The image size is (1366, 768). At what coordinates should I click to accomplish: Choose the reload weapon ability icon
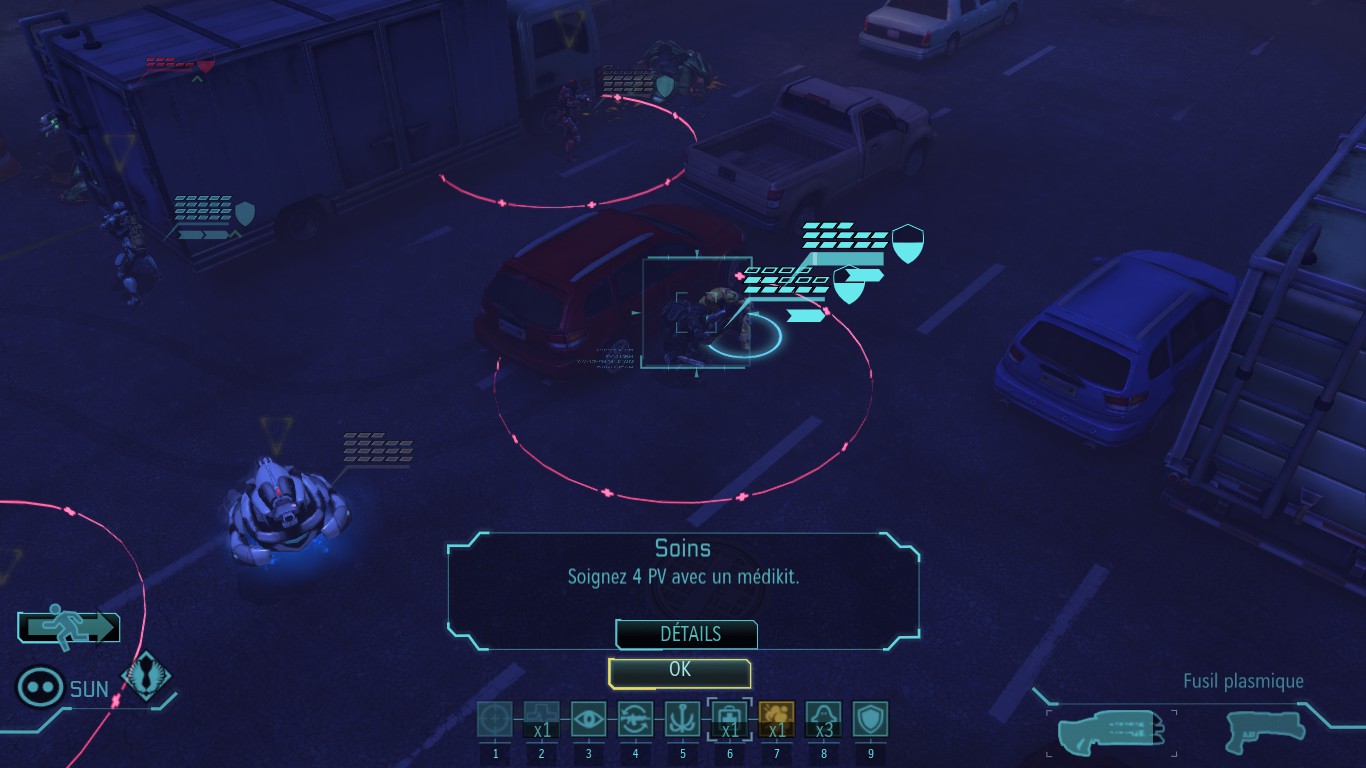pyautogui.click(x=635, y=720)
